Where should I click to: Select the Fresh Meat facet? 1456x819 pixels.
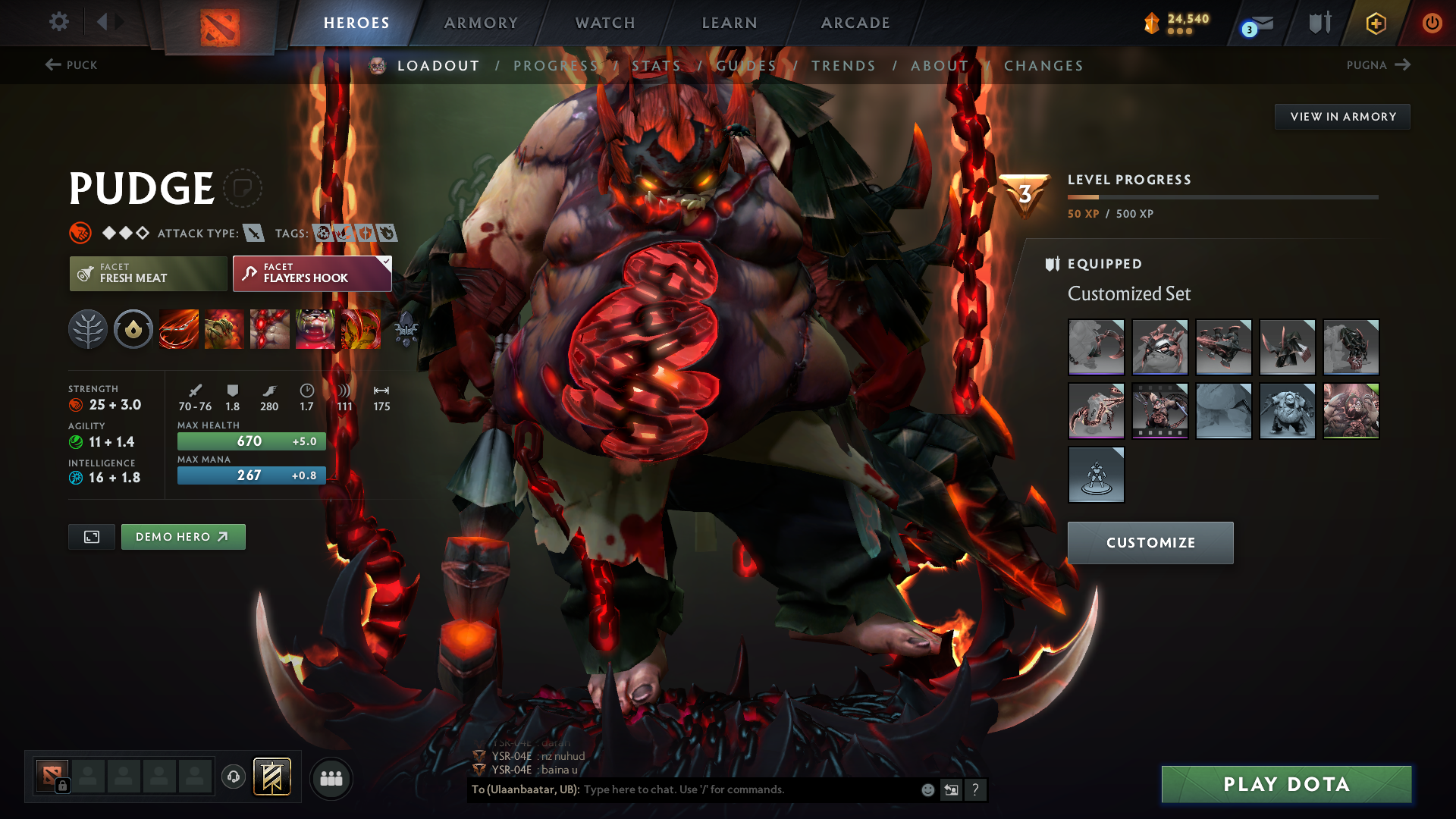[148, 274]
